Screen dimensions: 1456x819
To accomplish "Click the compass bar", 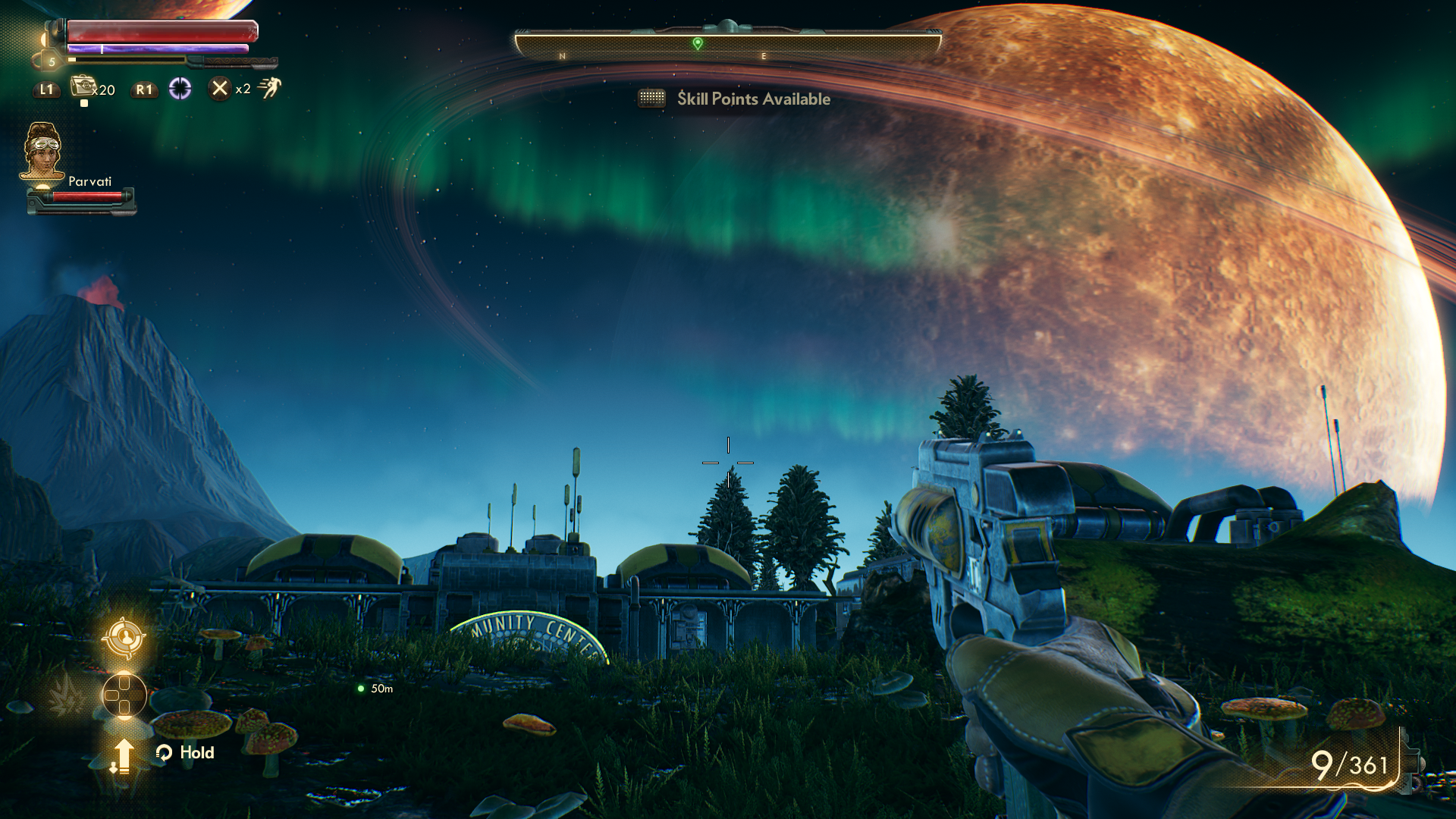I will click(728, 47).
